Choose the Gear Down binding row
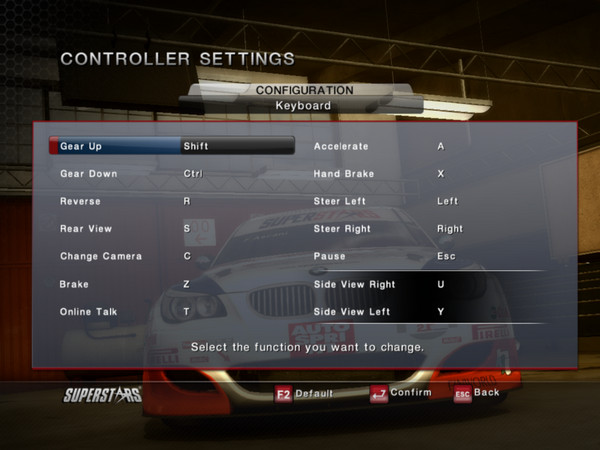The width and height of the screenshot is (600, 450). point(170,174)
